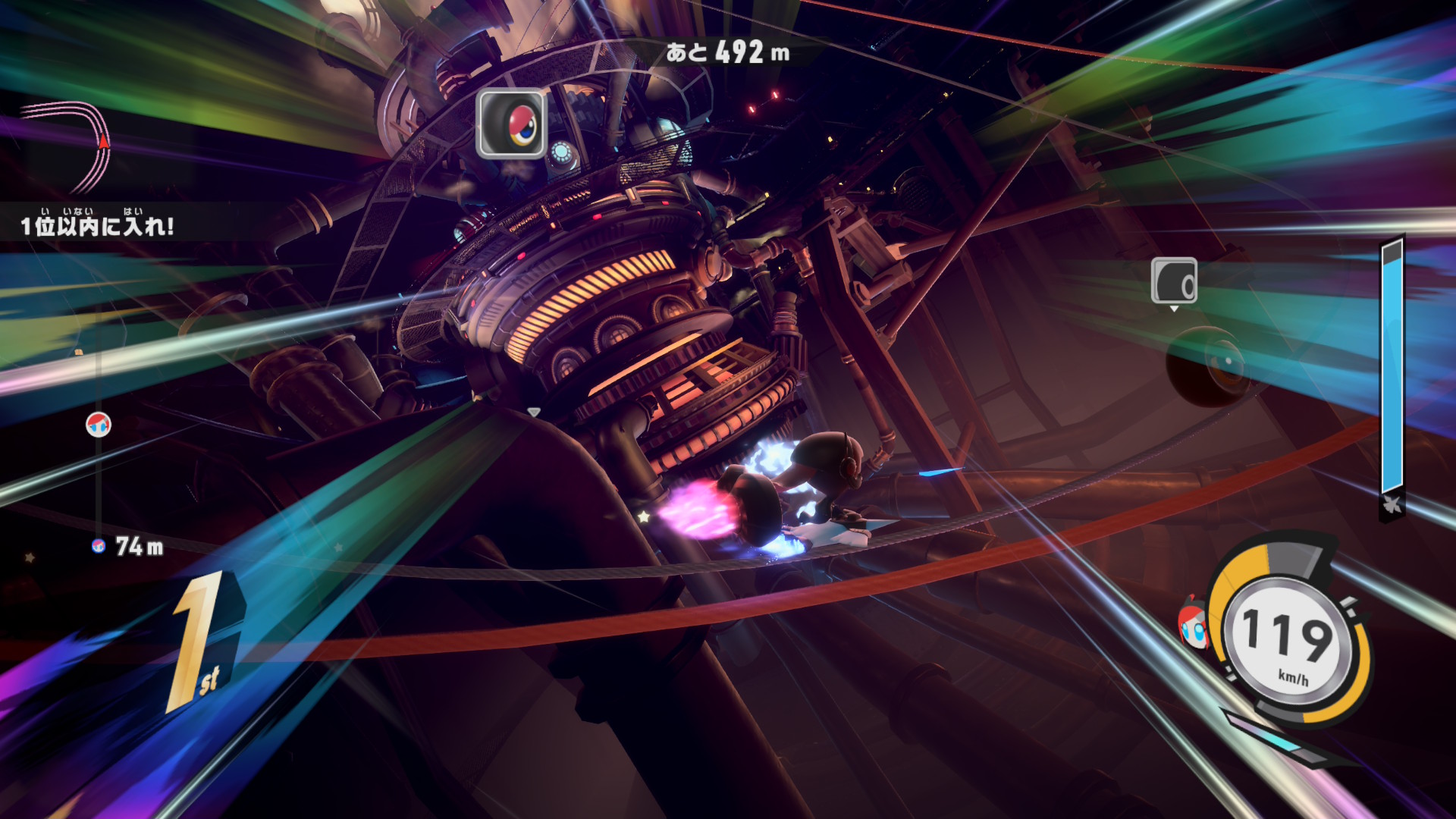Select the red-and-blue ball target marker
Viewport: 1456px width, 819px height.
click(511, 124)
